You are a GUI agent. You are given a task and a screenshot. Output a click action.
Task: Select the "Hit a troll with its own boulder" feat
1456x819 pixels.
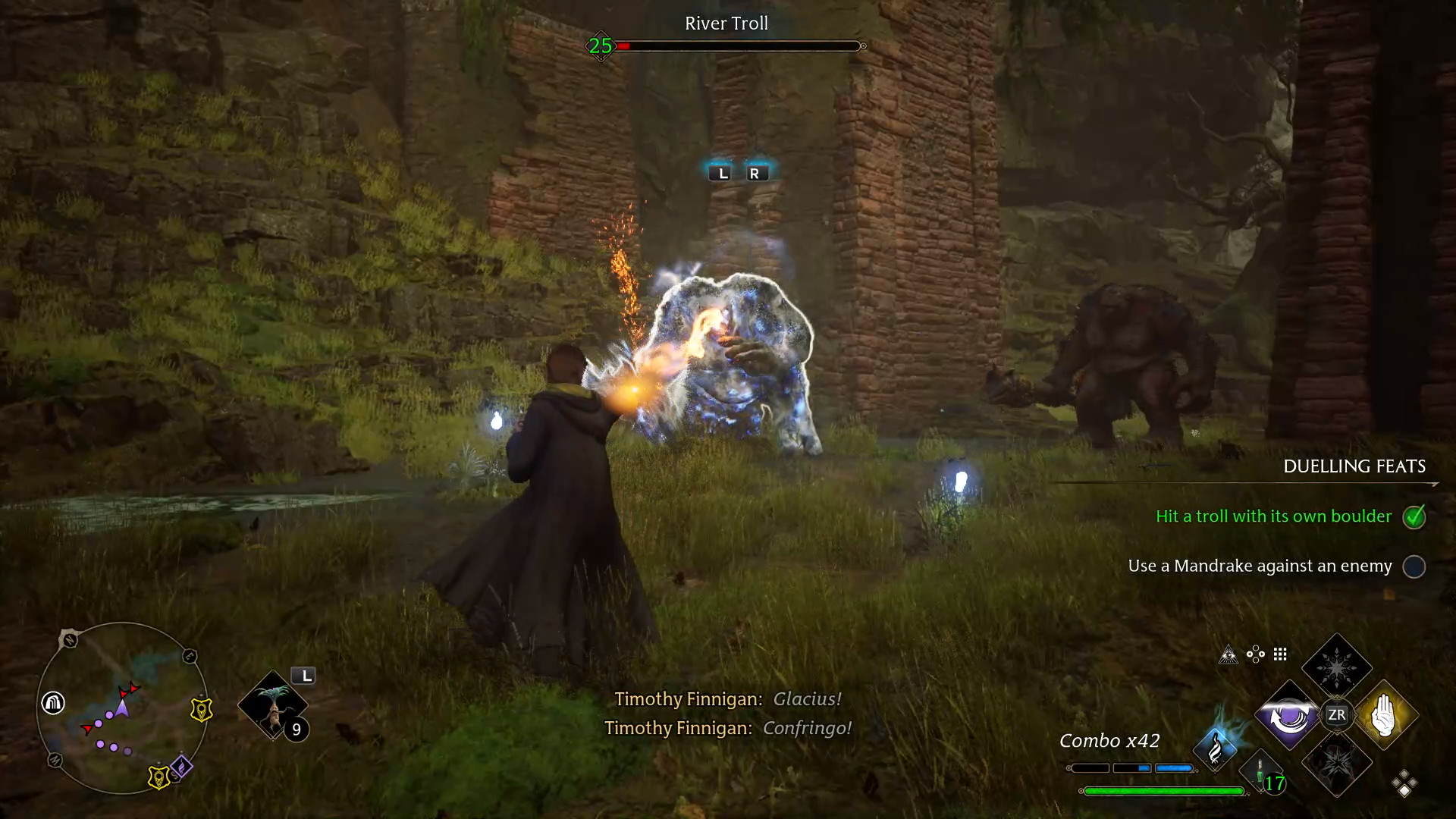tap(1274, 516)
